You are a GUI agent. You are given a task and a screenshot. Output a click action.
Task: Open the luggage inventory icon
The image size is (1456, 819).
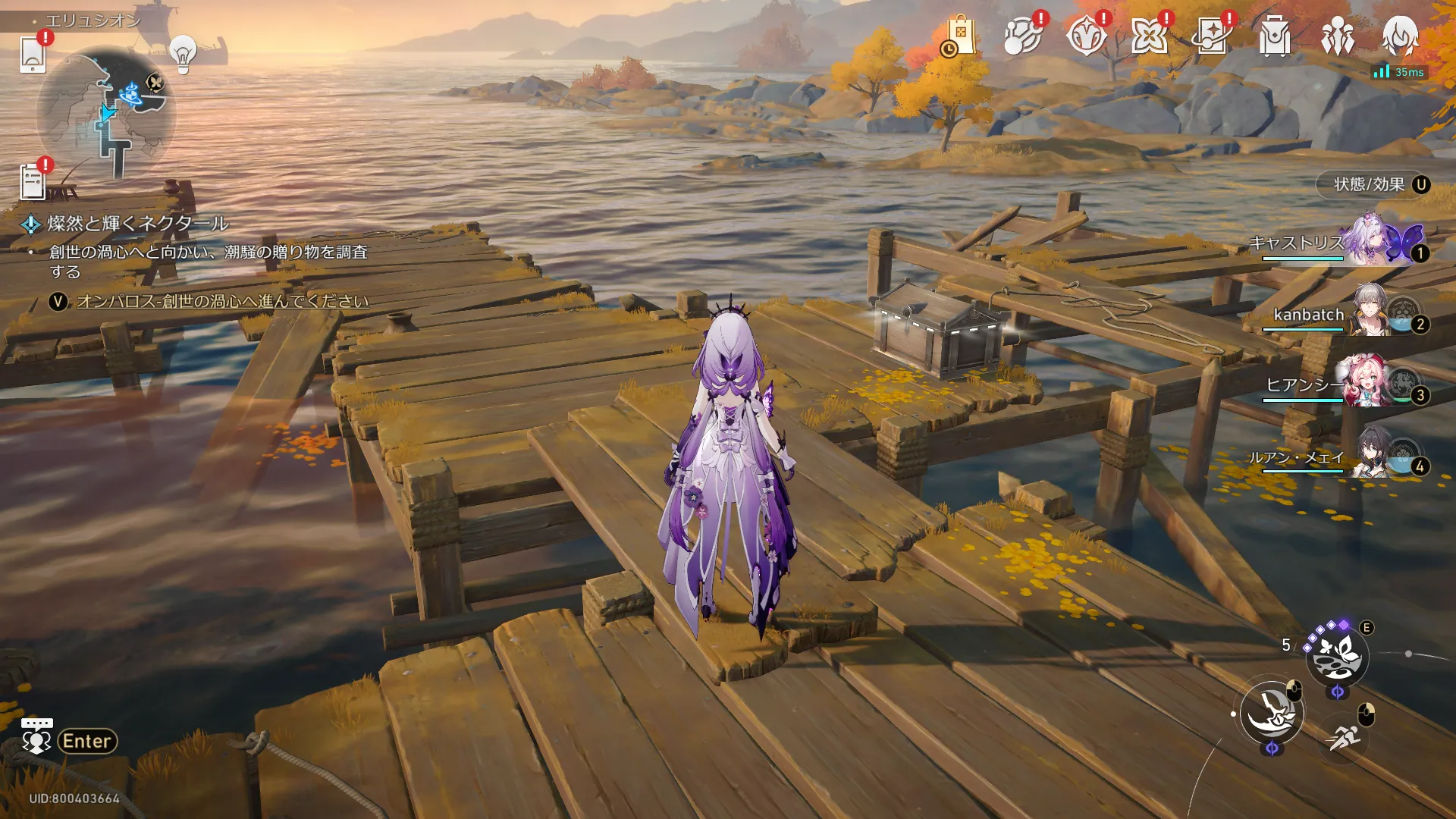(1275, 36)
